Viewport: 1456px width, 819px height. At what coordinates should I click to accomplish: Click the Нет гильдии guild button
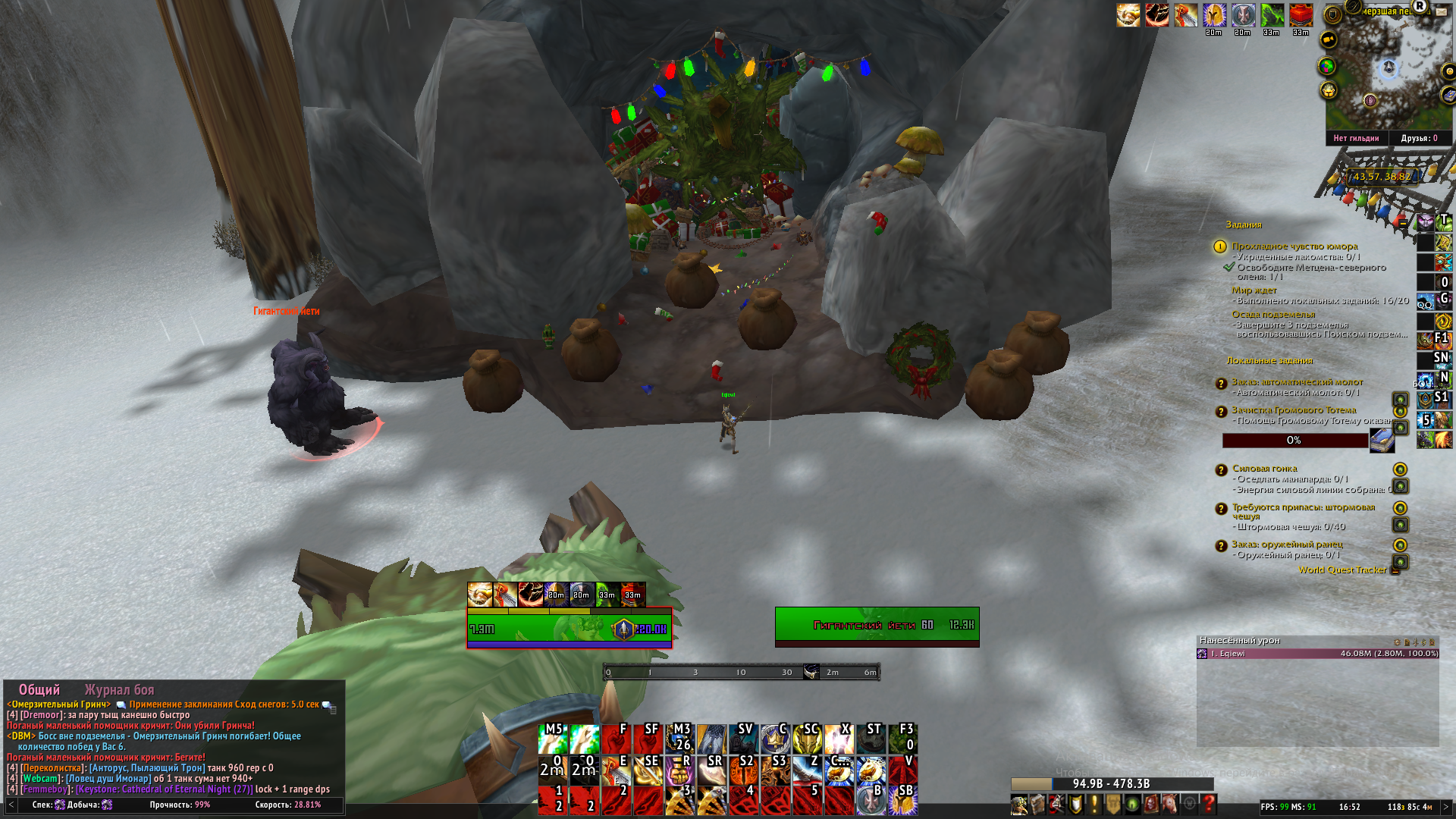1356,138
